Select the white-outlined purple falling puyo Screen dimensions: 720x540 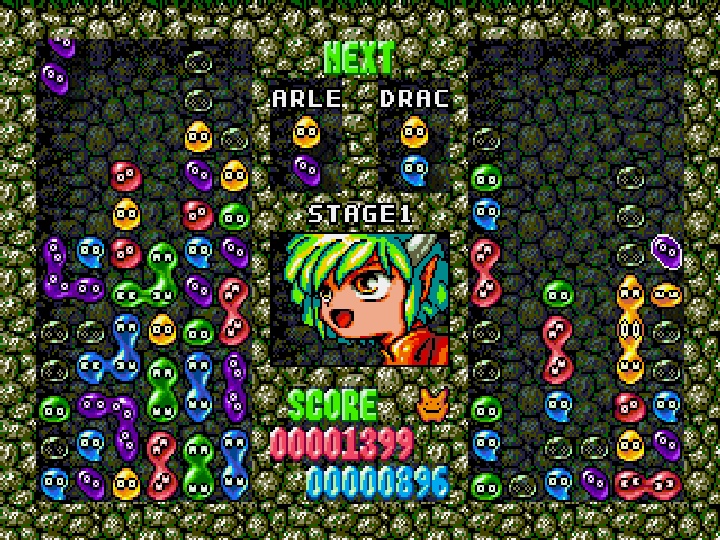[x=666, y=250]
